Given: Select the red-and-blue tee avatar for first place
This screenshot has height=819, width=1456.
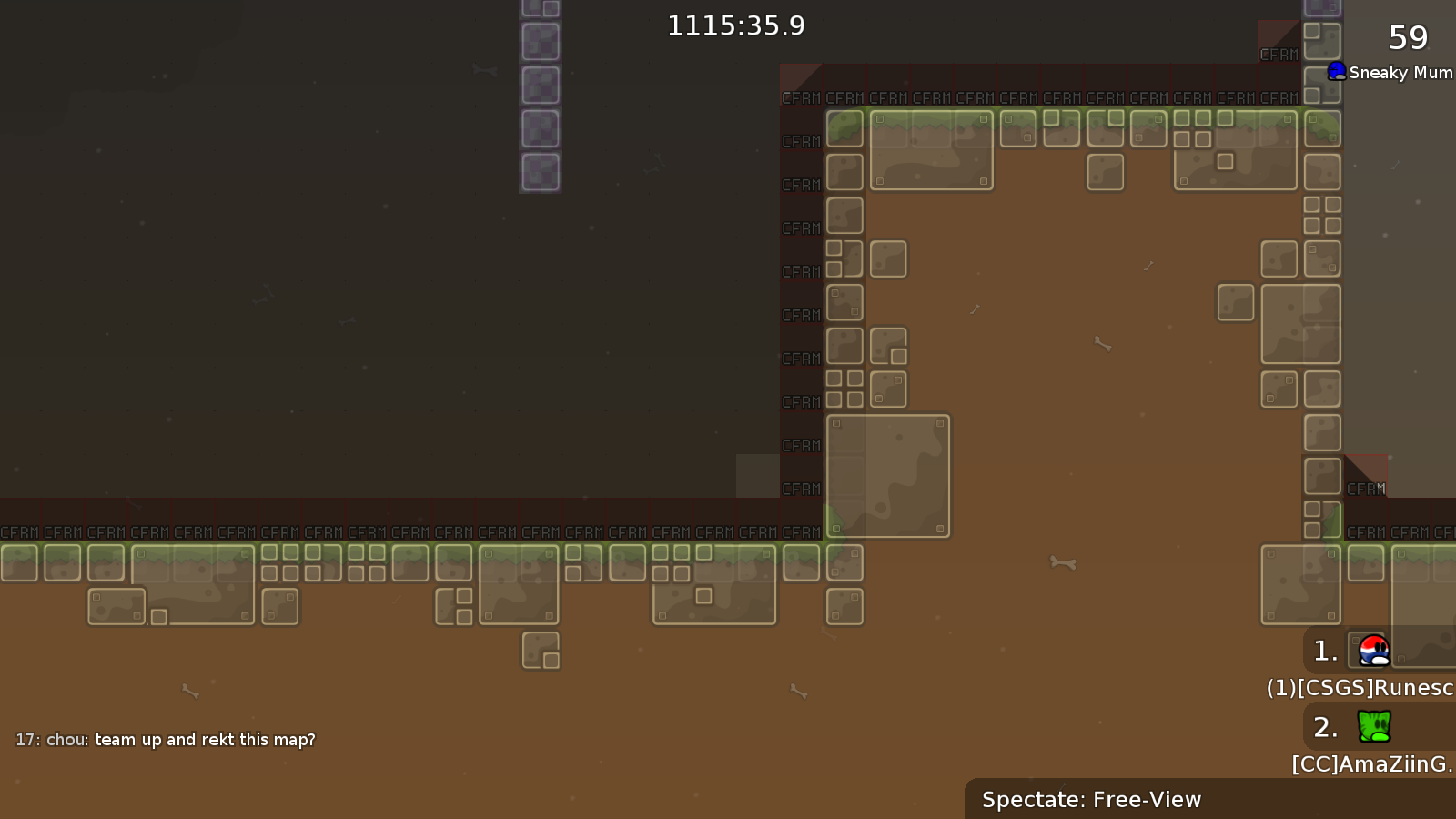Looking at the screenshot, I should [1372, 650].
